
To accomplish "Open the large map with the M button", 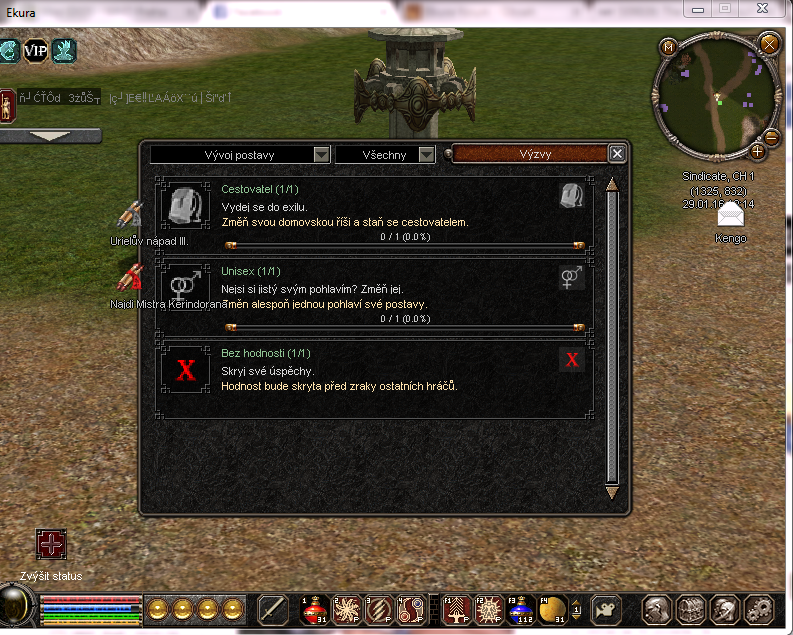I will point(669,47).
